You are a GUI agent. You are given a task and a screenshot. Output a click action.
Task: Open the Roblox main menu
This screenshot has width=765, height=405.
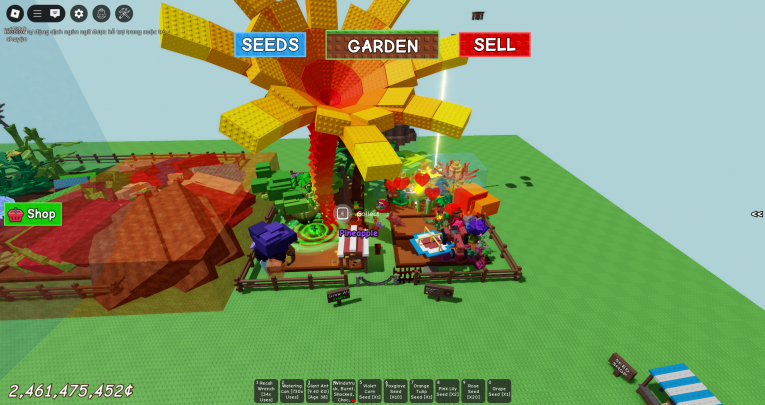[13, 14]
